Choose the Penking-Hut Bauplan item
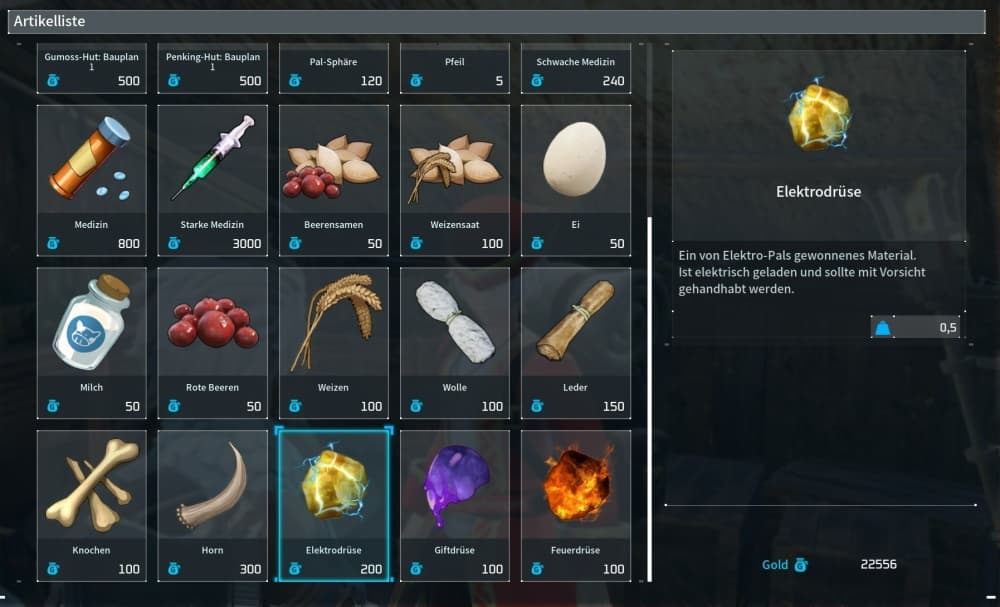The height and width of the screenshot is (607, 1000). 212,68
